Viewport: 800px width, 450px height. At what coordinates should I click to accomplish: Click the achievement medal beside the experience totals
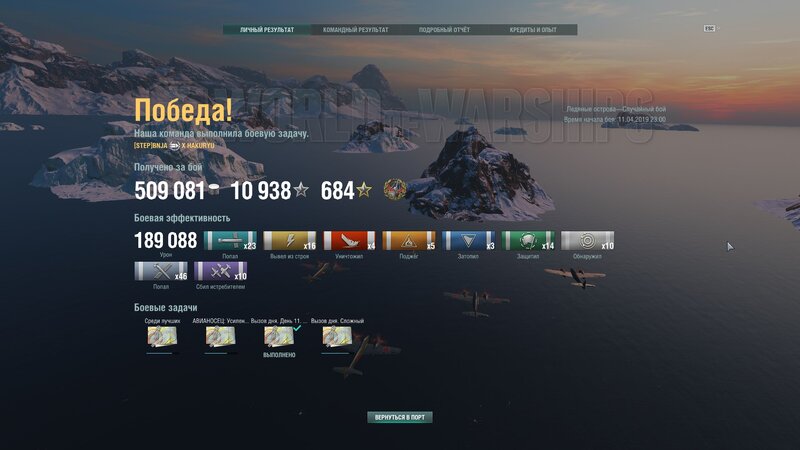pos(394,189)
